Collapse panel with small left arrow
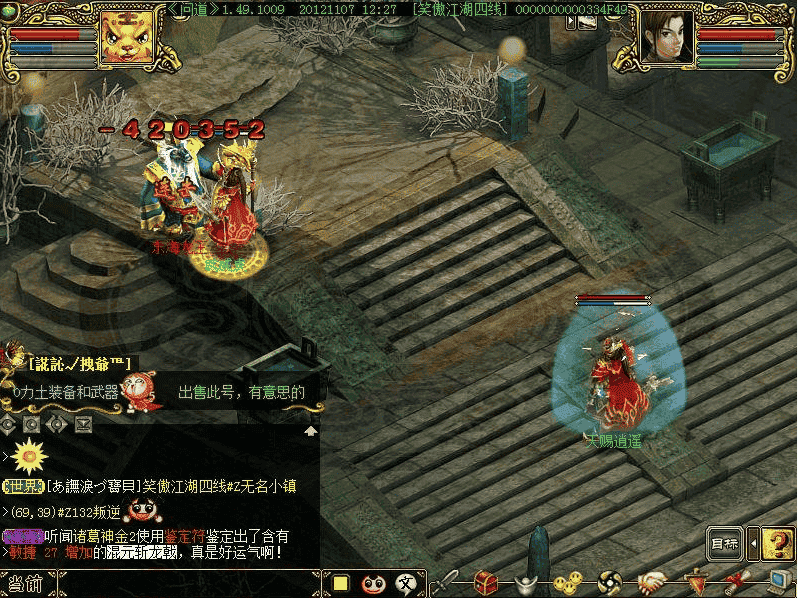Image resolution: width=798 pixels, height=598 pixels. (x=753, y=545)
